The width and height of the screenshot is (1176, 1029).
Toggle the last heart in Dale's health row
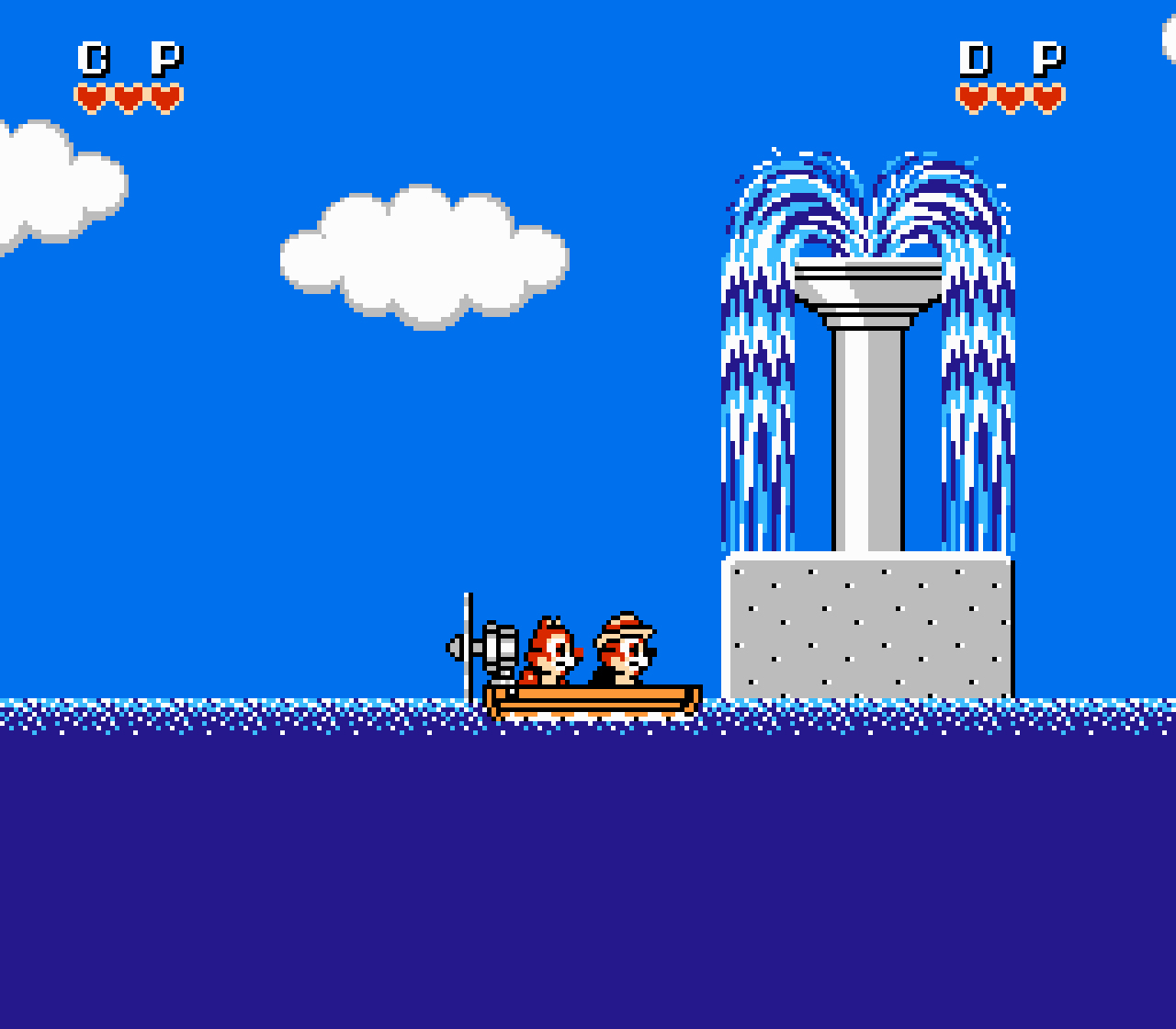coord(1046,95)
